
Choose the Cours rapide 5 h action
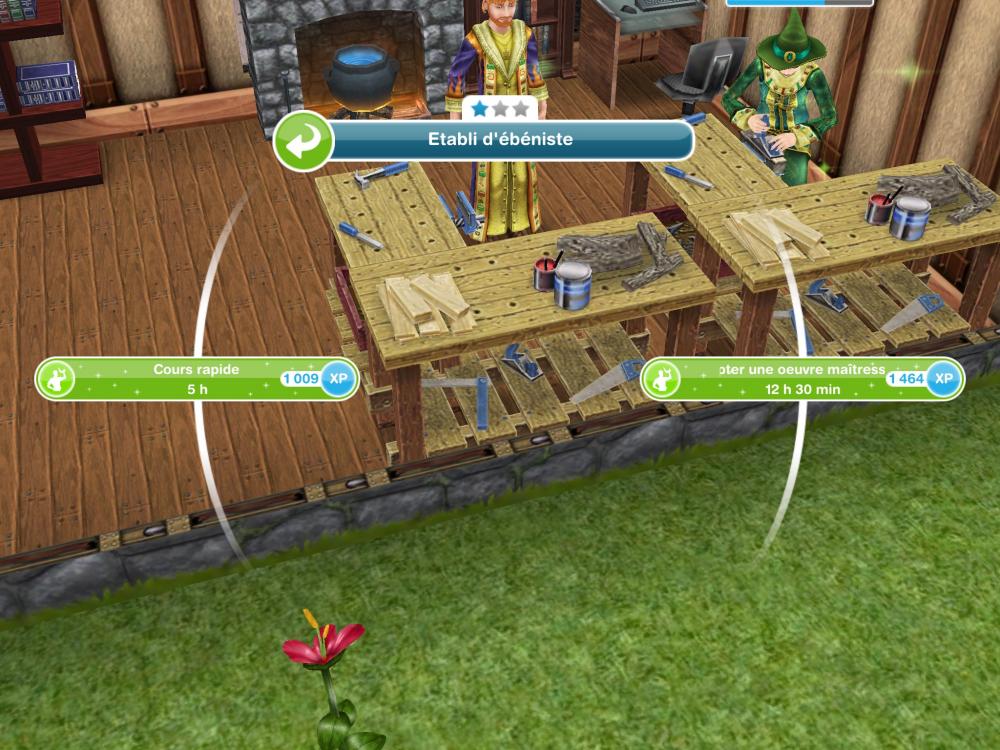197,379
